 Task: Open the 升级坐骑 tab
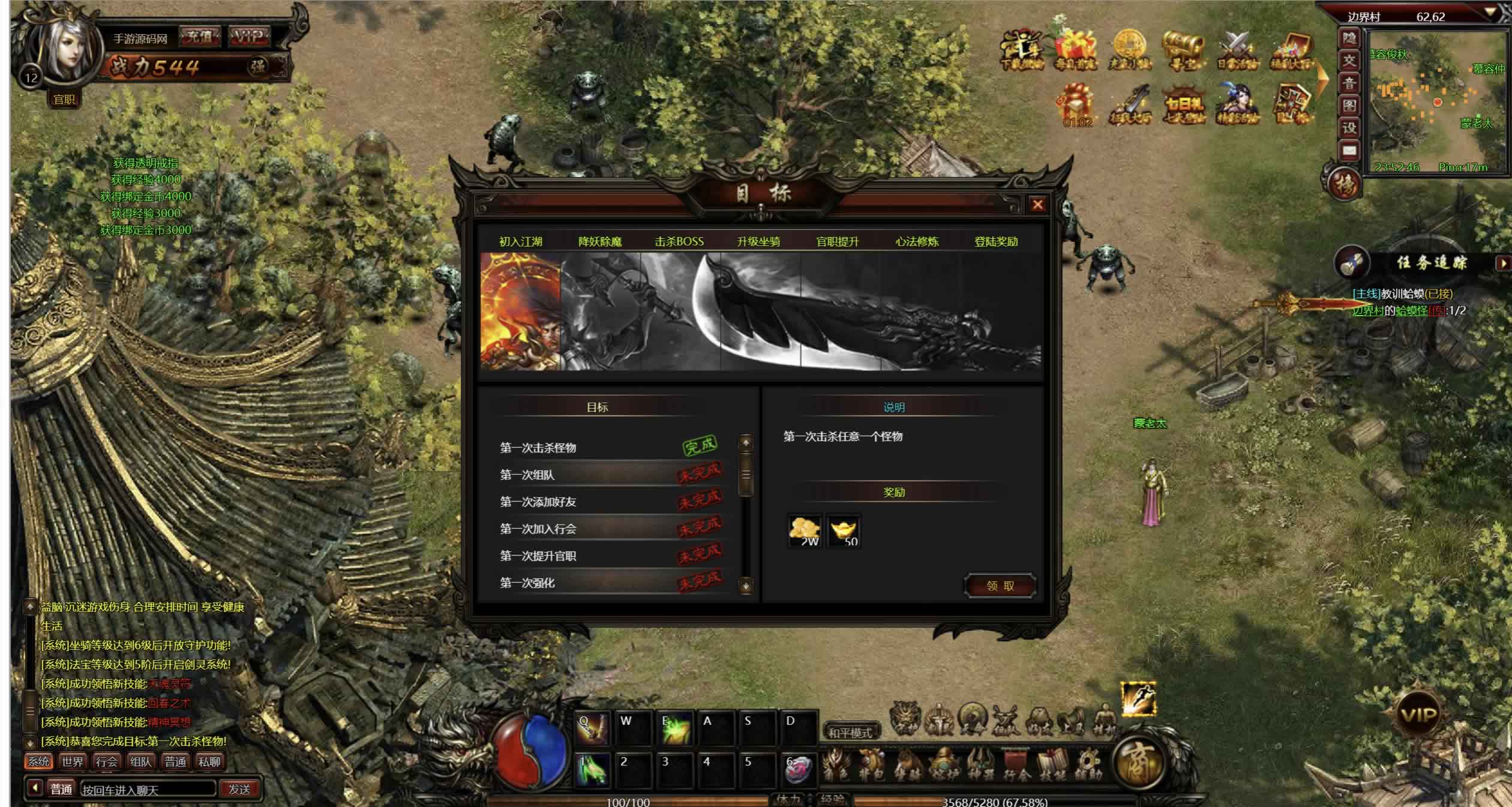pyautogui.click(x=758, y=242)
